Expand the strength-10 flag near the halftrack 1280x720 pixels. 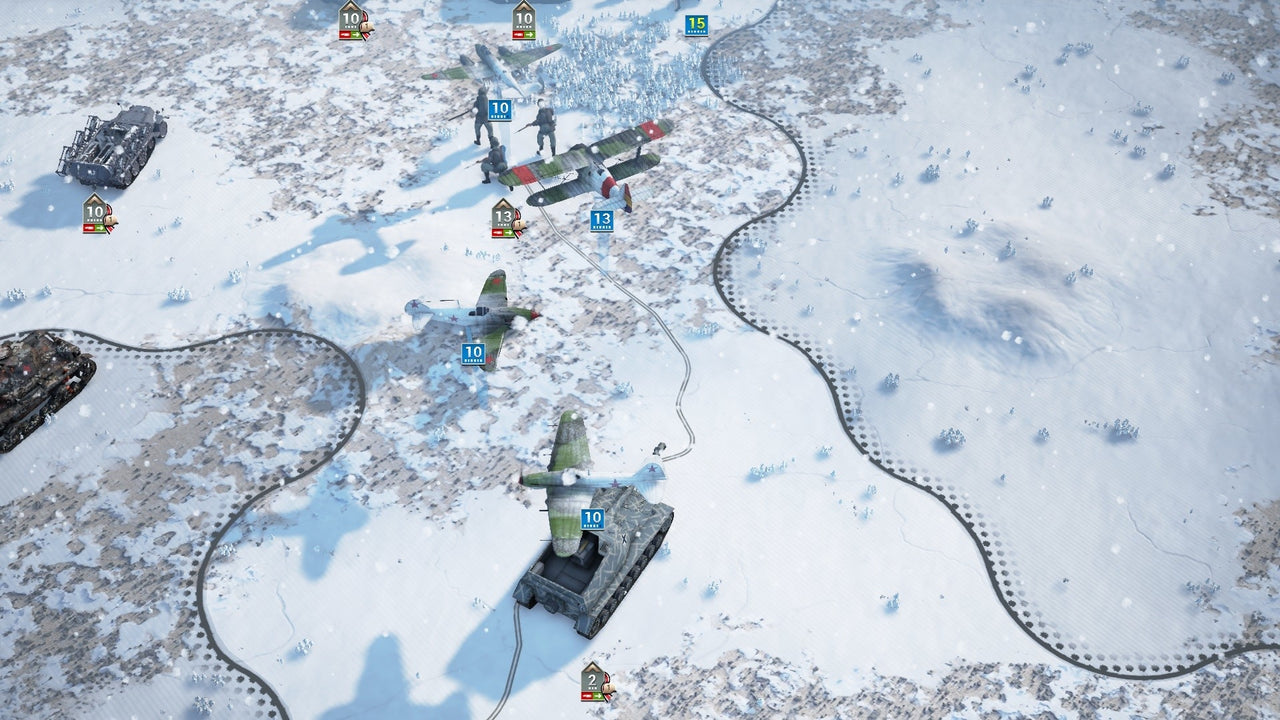[95, 210]
